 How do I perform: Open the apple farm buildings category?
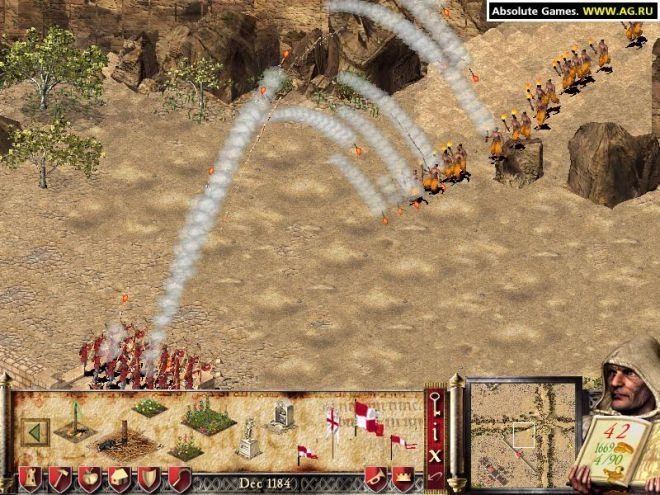click(x=88, y=478)
